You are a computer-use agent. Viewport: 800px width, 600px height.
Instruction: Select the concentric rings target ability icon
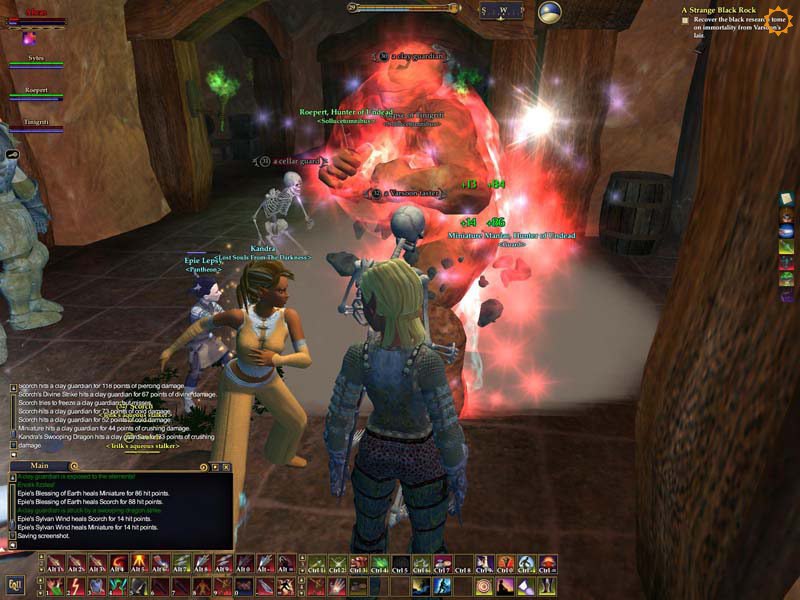(x=483, y=586)
